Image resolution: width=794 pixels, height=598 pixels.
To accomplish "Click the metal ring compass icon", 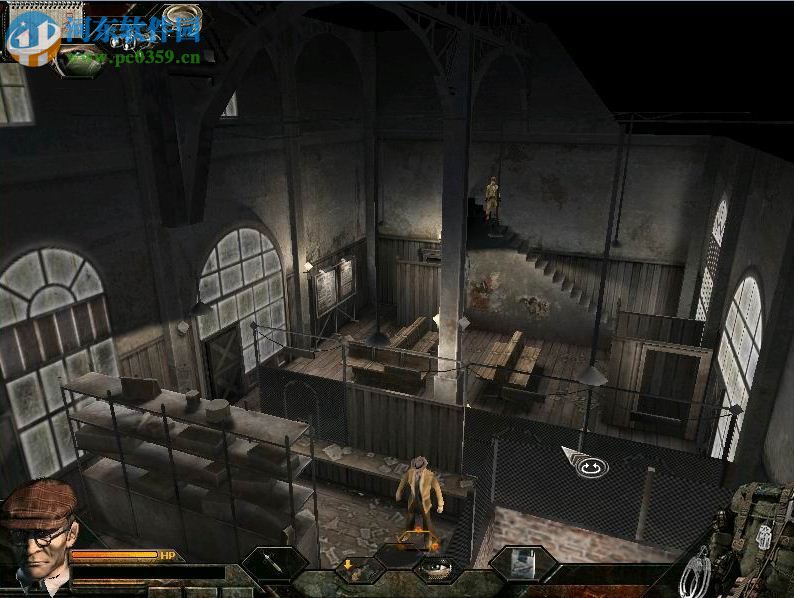I will click(181, 16).
